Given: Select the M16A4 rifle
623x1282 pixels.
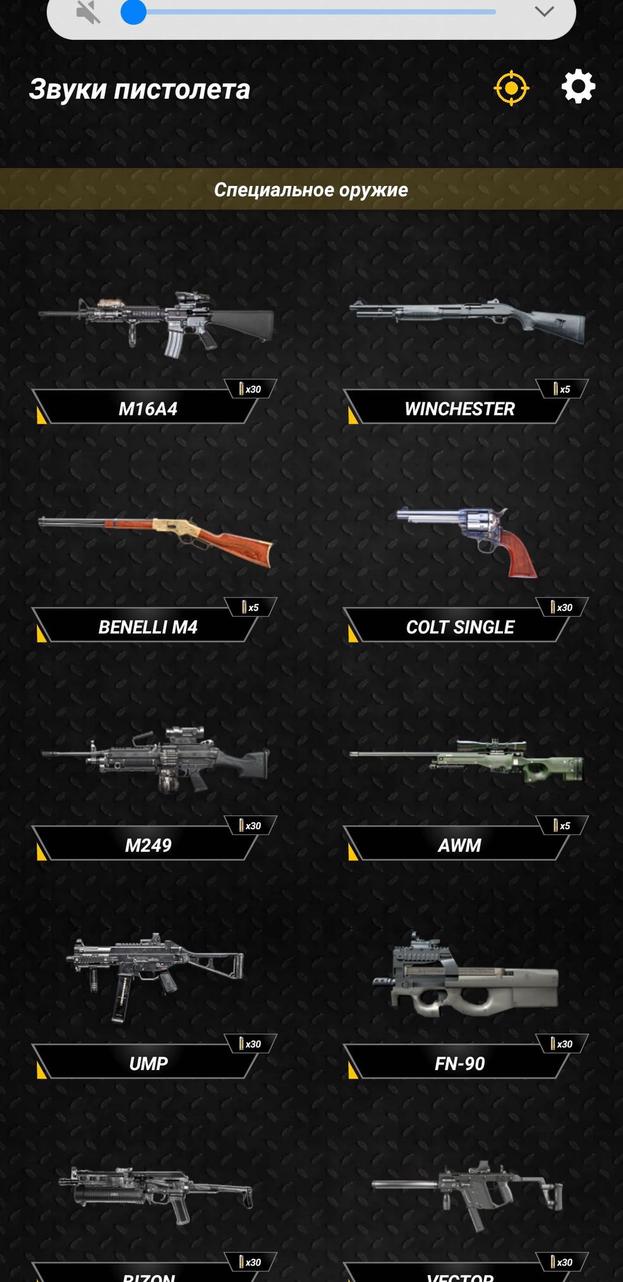Looking at the screenshot, I should 155,325.
